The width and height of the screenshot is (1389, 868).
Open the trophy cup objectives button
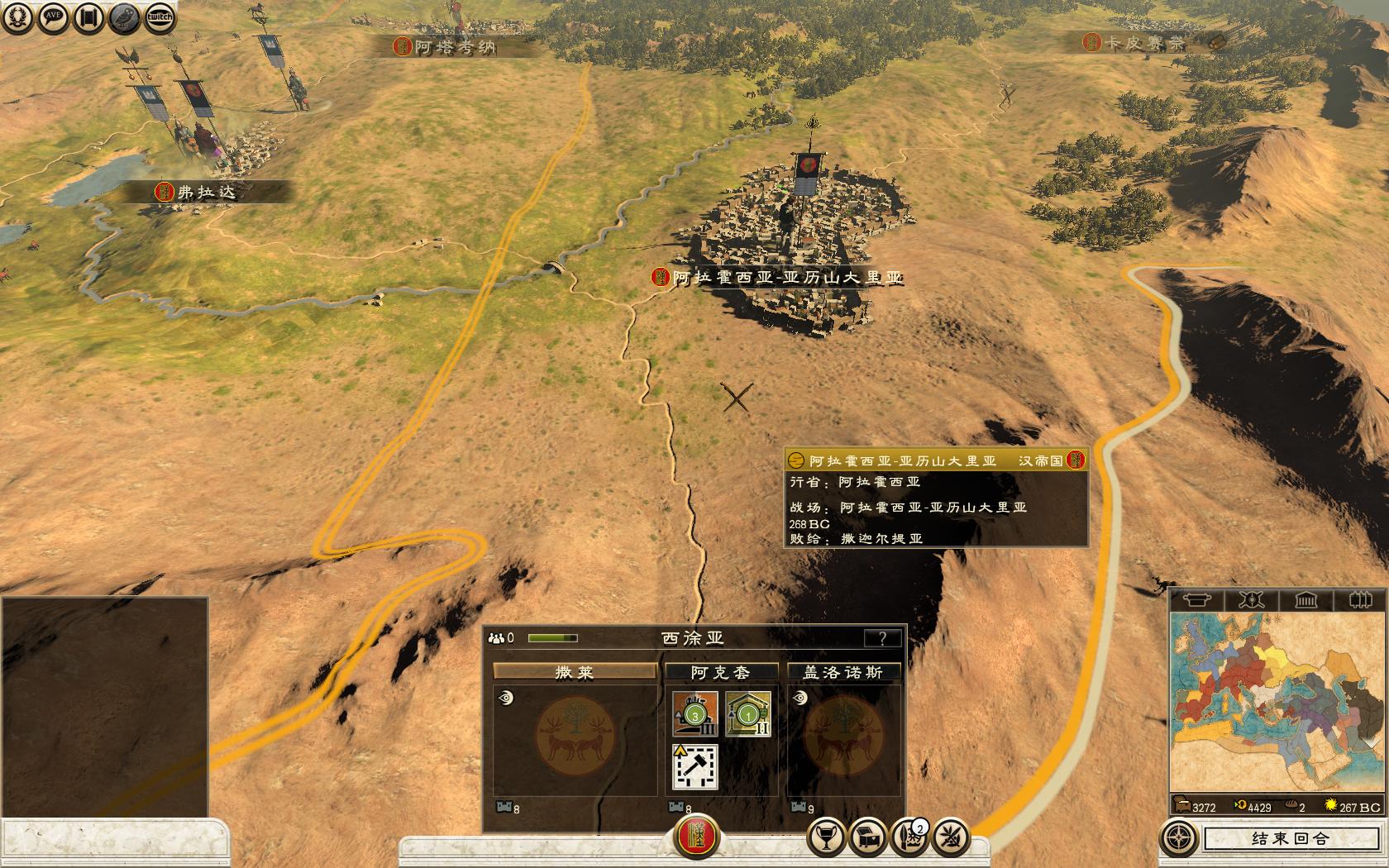coord(826,838)
